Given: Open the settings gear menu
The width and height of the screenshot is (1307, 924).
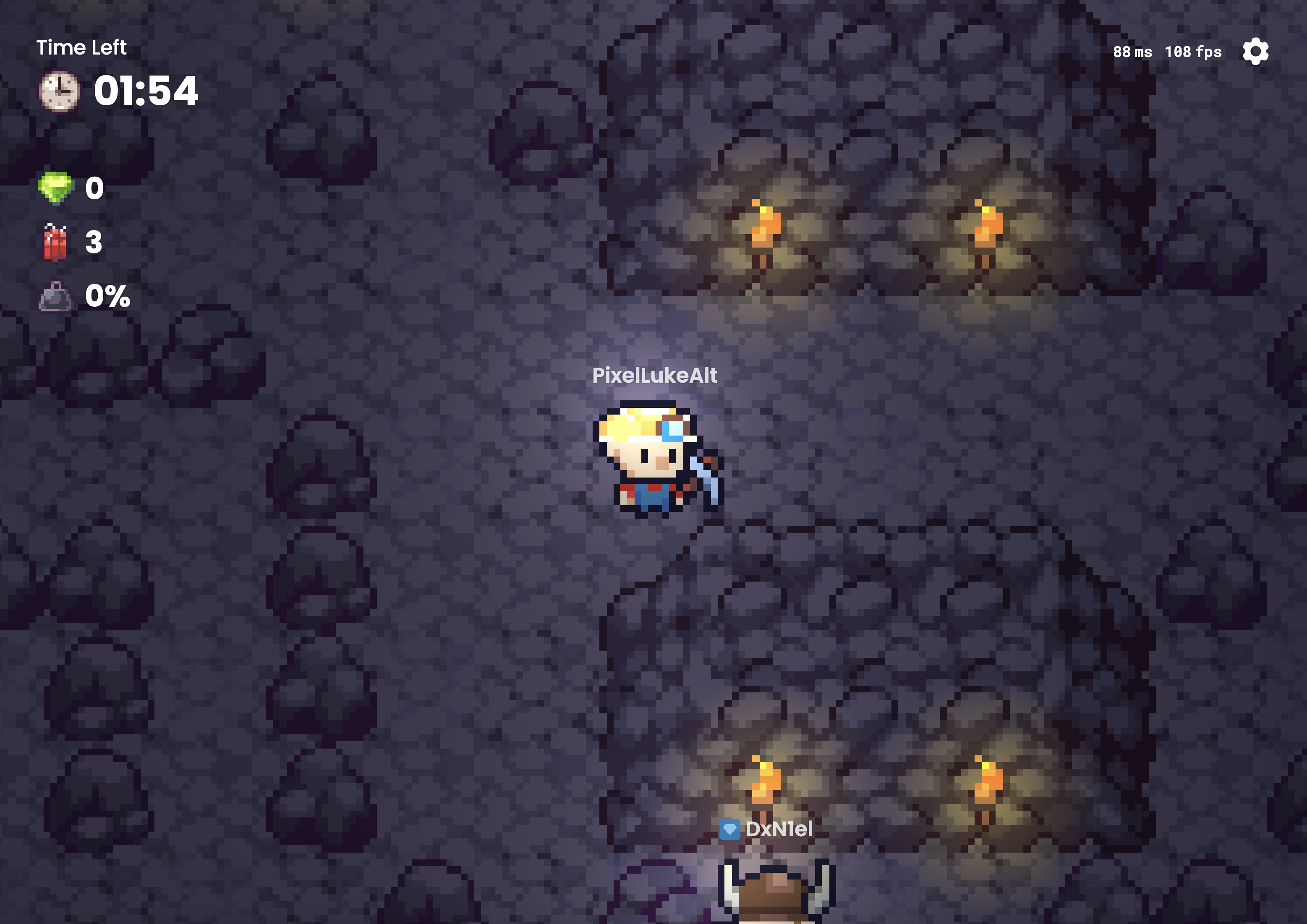Looking at the screenshot, I should click(1256, 51).
